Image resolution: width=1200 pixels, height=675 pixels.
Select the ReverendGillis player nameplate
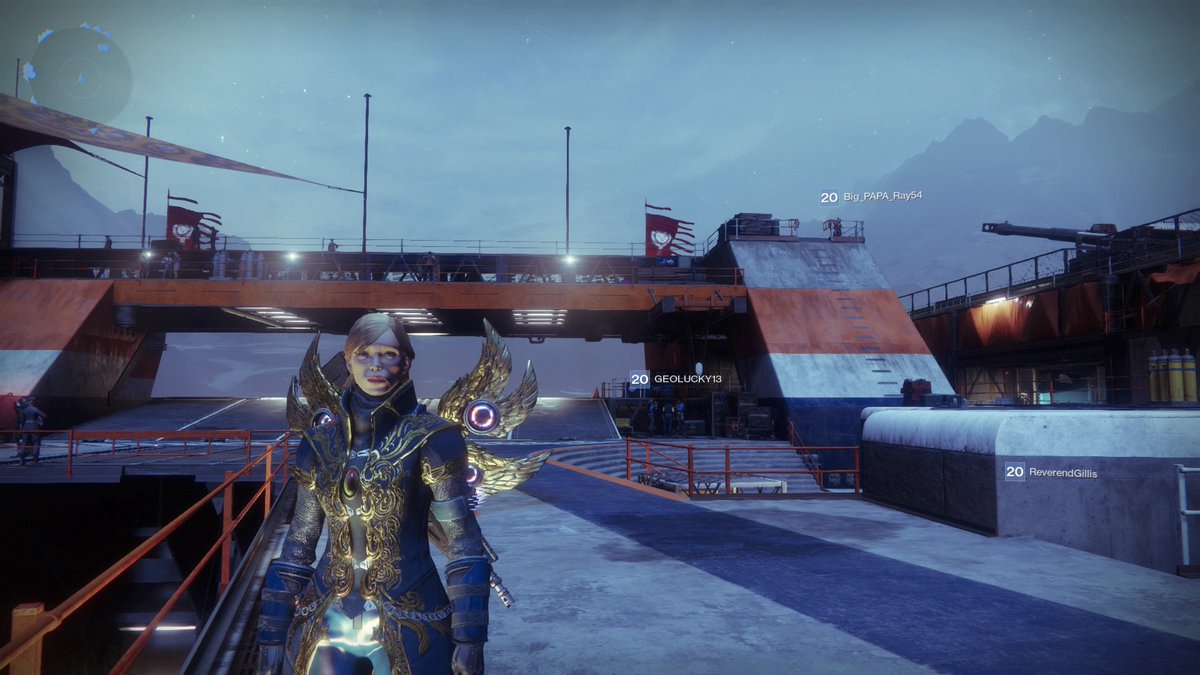click(x=1052, y=472)
